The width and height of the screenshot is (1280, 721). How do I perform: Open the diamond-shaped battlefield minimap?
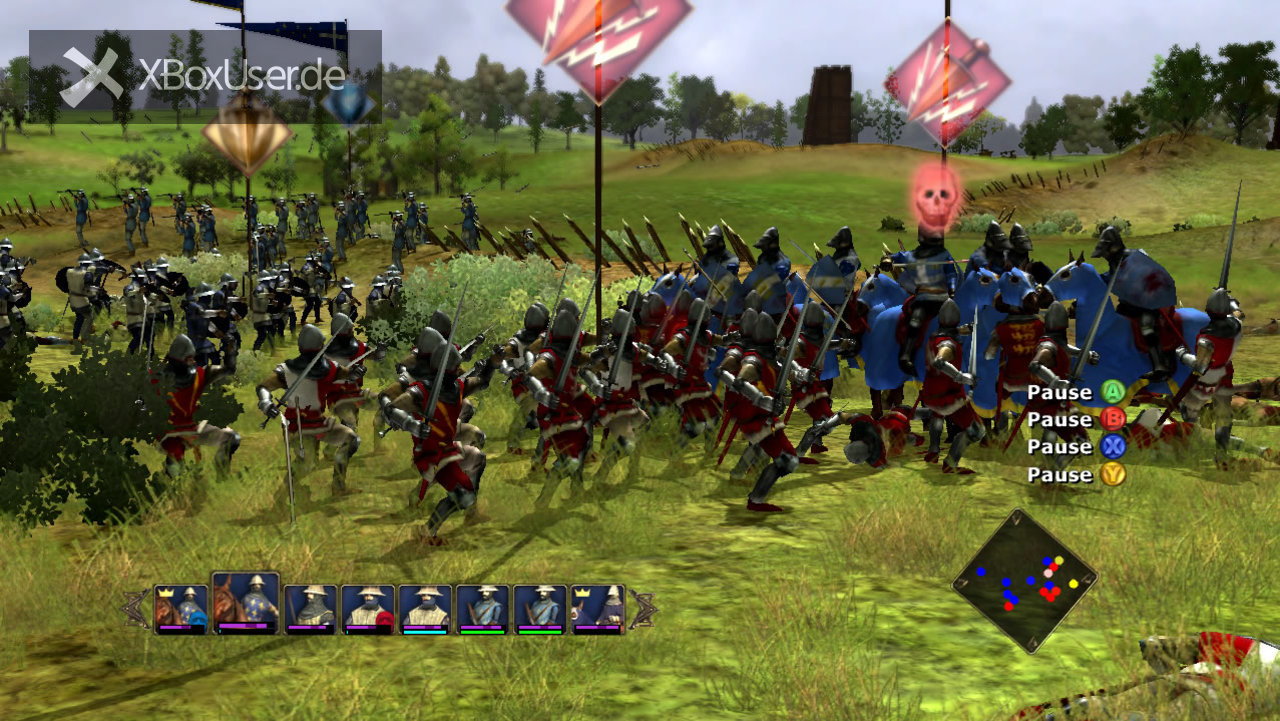pyautogui.click(x=1024, y=581)
